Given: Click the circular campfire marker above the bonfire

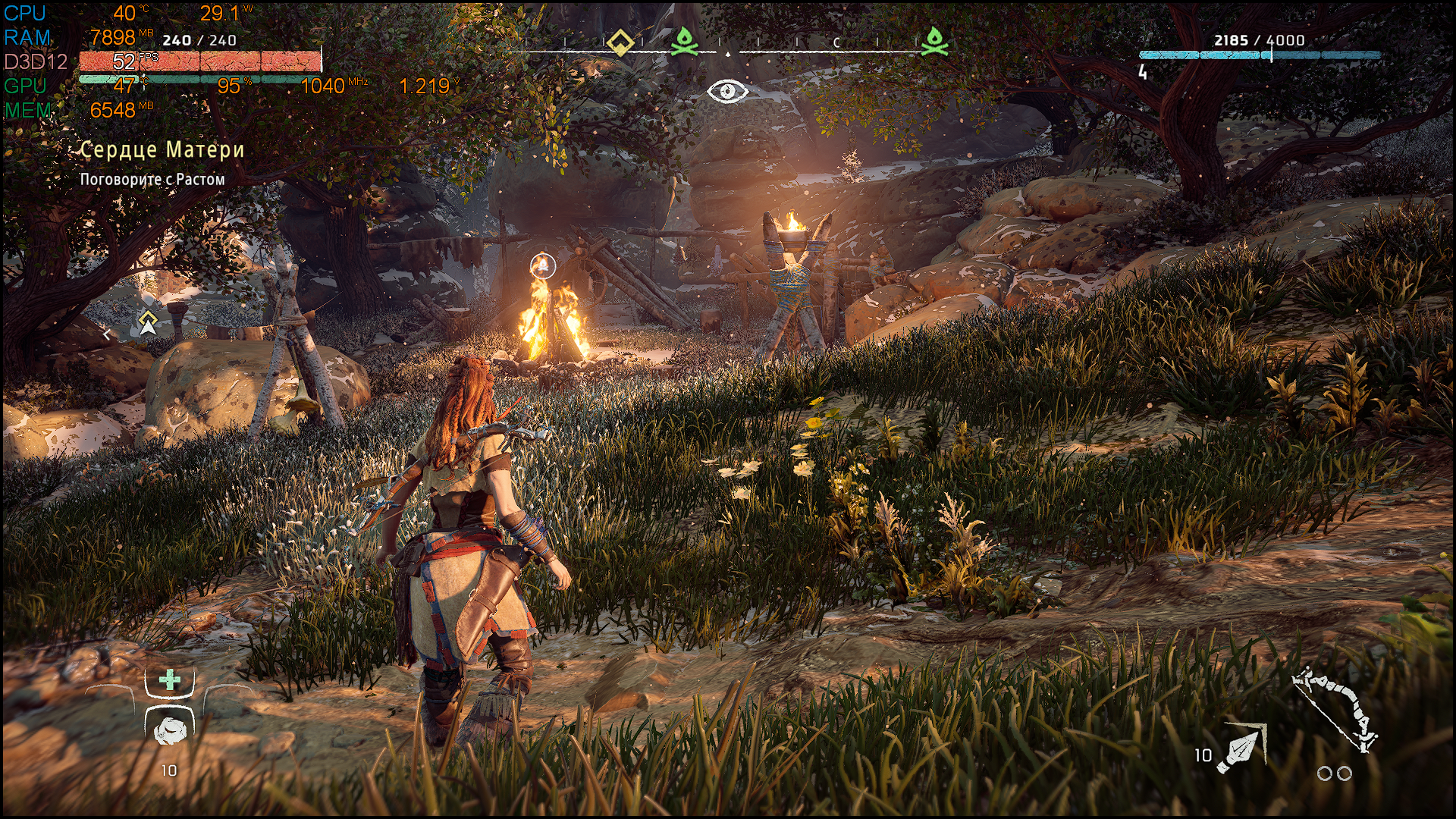Looking at the screenshot, I should tap(542, 265).
